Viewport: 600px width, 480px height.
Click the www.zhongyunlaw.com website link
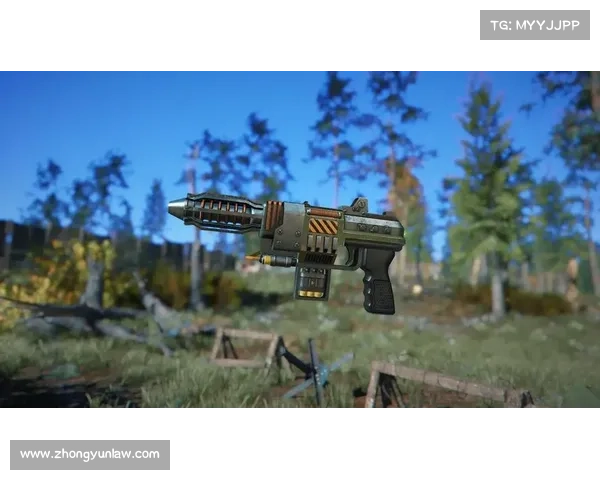click(x=90, y=455)
